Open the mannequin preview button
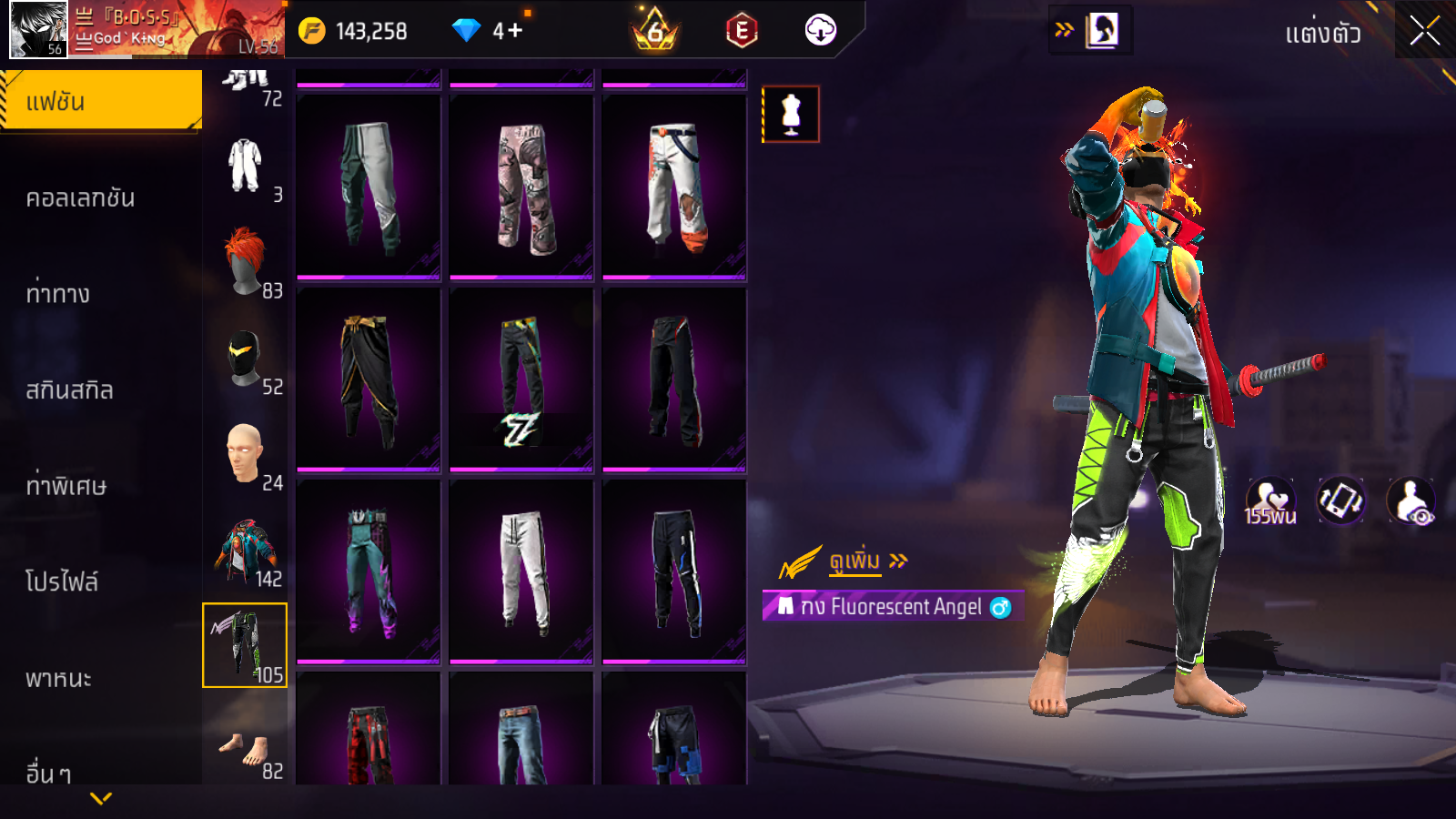The image size is (1456, 819). [x=791, y=115]
